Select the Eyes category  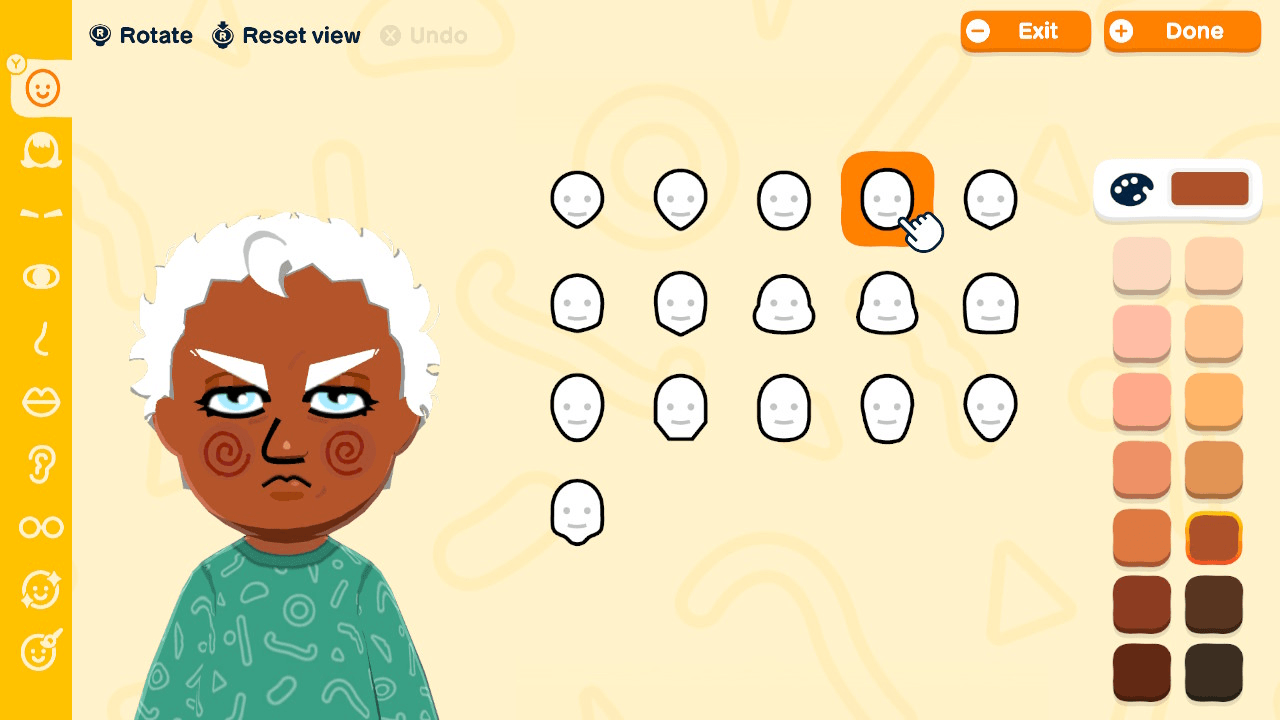(40, 277)
